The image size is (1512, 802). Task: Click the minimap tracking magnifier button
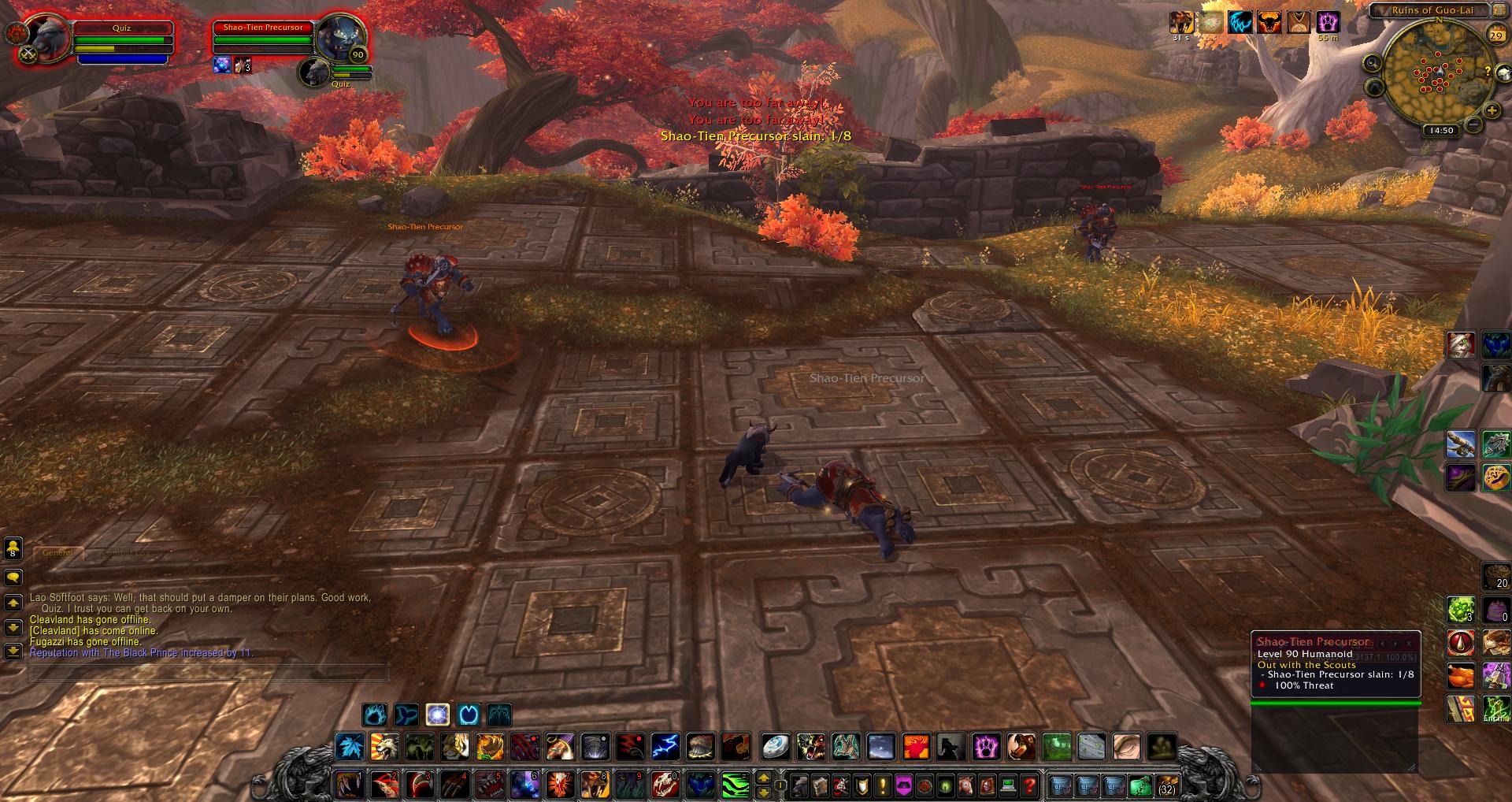click(x=1372, y=63)
